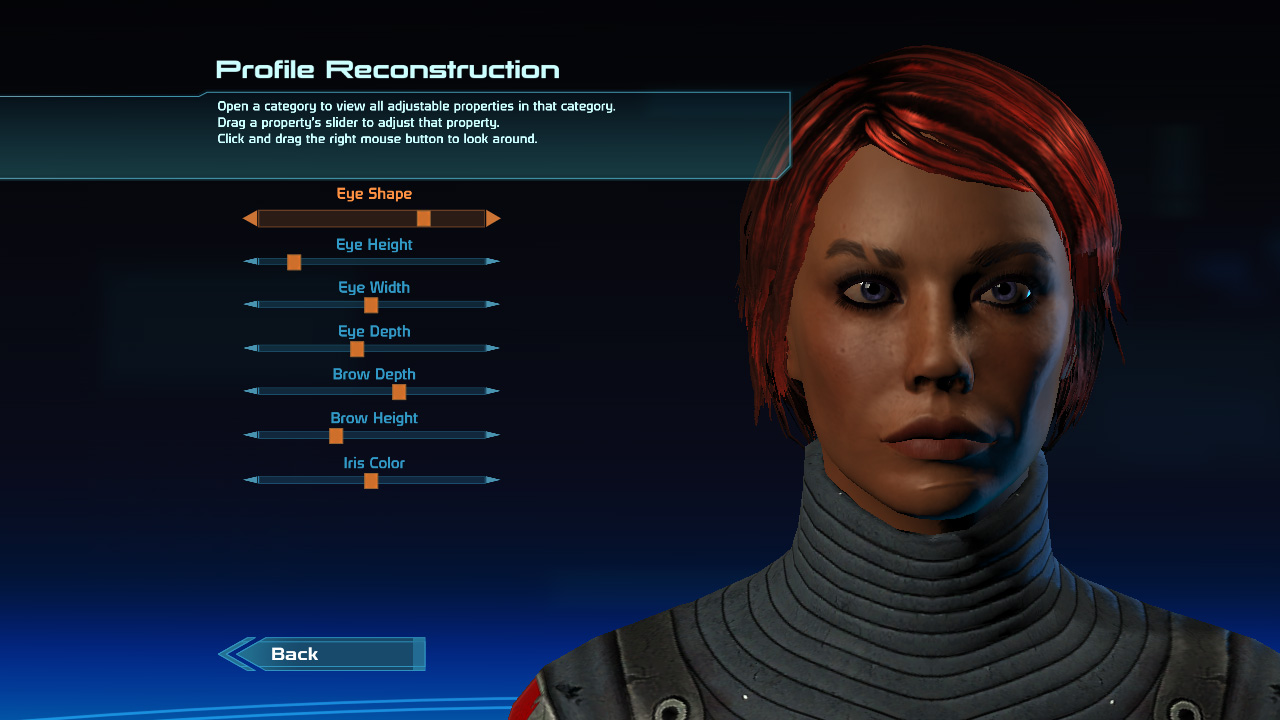Click the Brow Depth slider handle
Viewport: 1280px width, 720px height.
(x=399, y=392)
